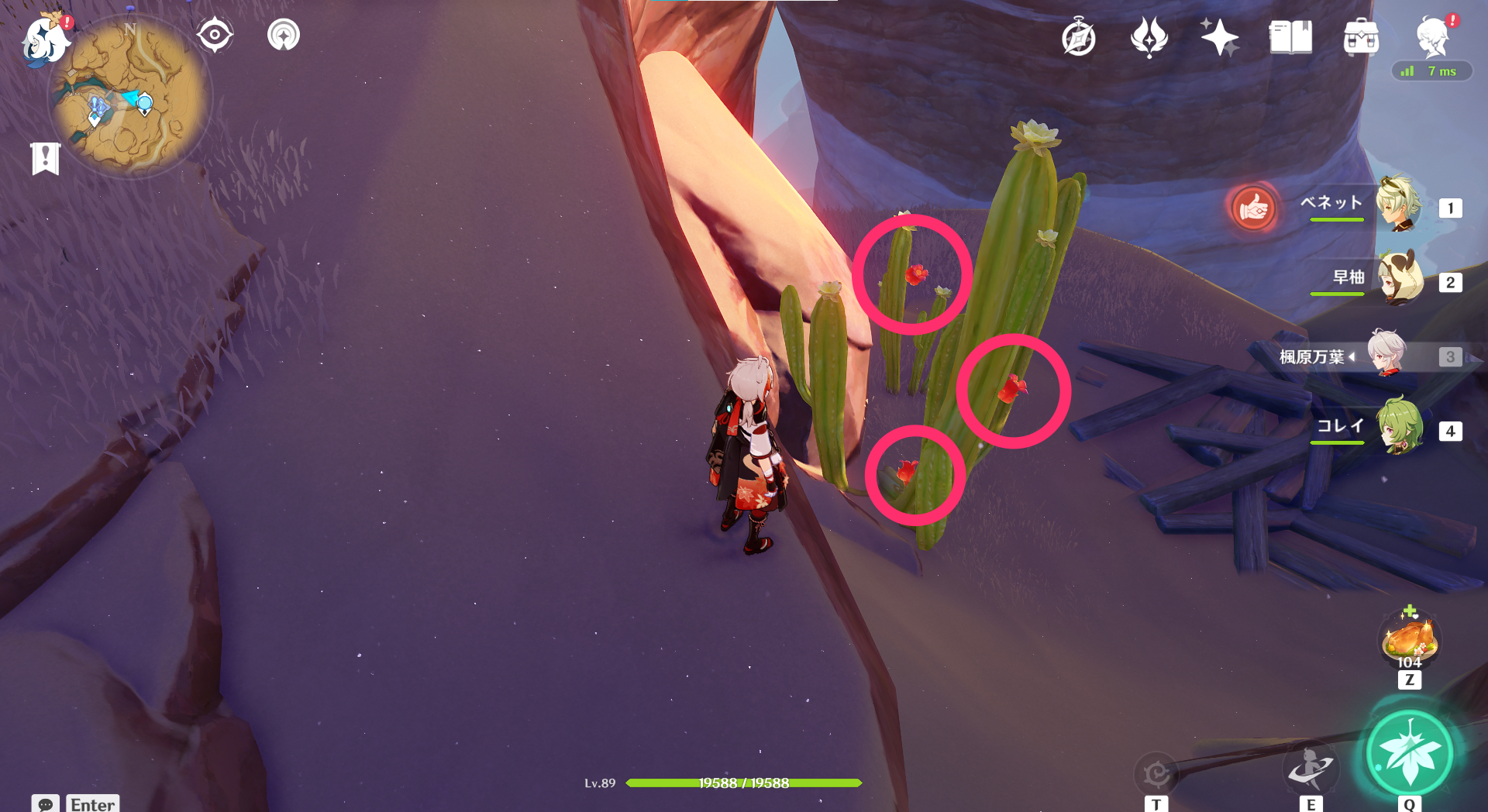Open the Inventory bag icon
Viewport: 1488px width, 812px height.
click(x=1362, y=36)
